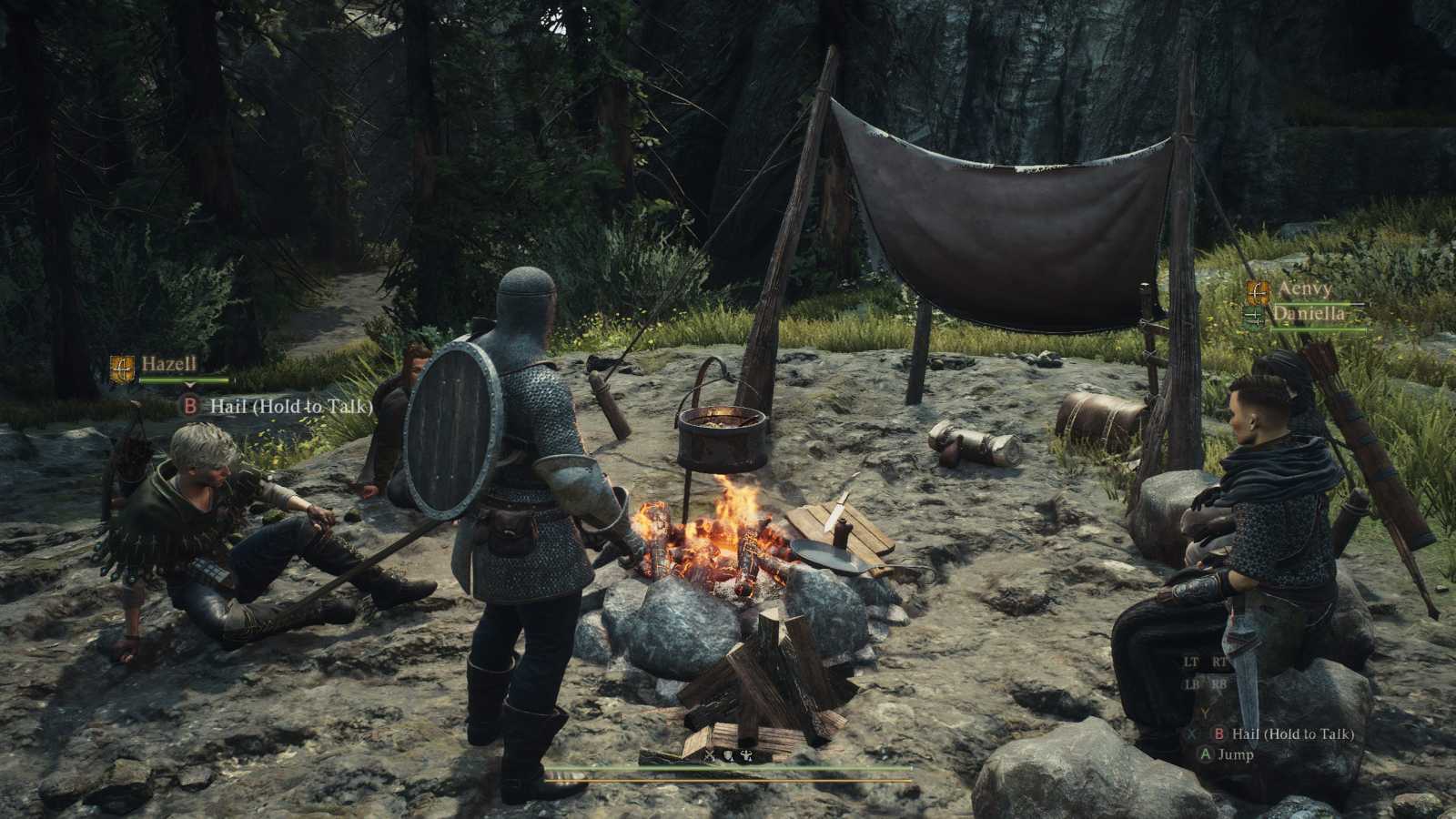Select the crossed swords weapon icon above the stamina bar
1456x819 pixels.
tap(710, 755)
